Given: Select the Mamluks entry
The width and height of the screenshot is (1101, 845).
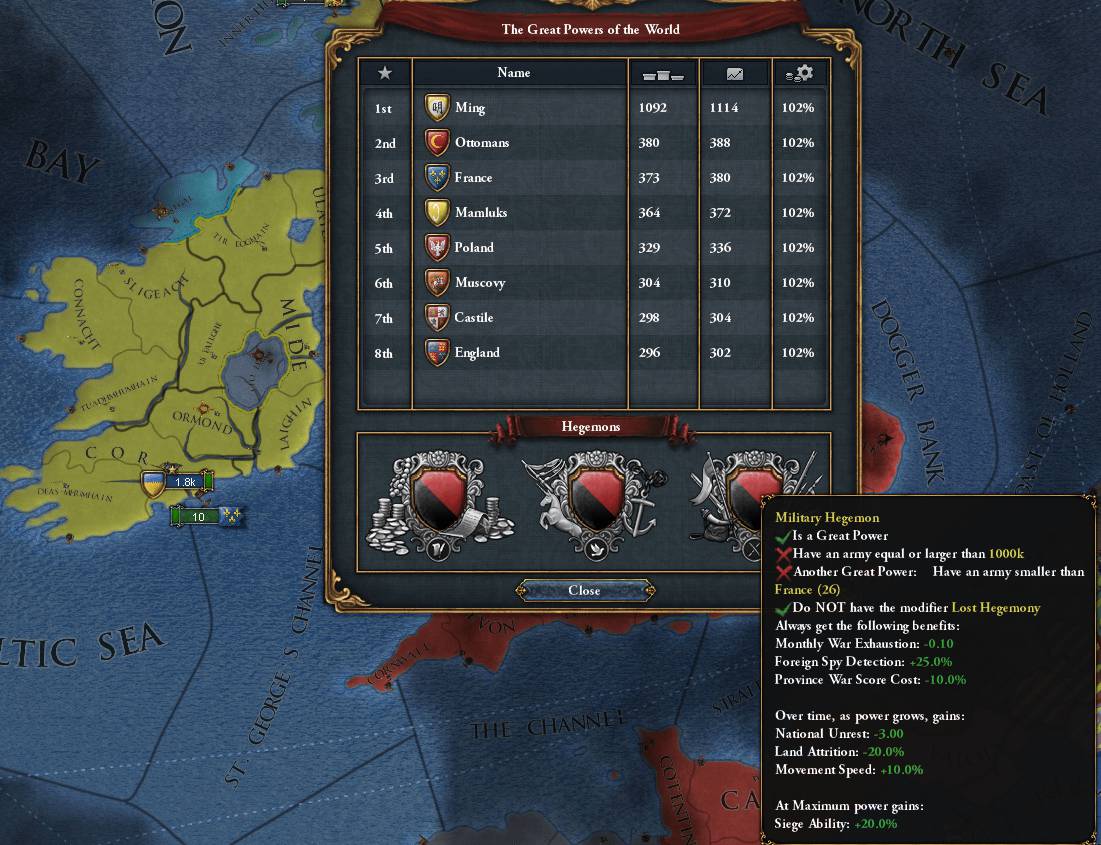Looking at the screenshot, I should click(478, 213).
